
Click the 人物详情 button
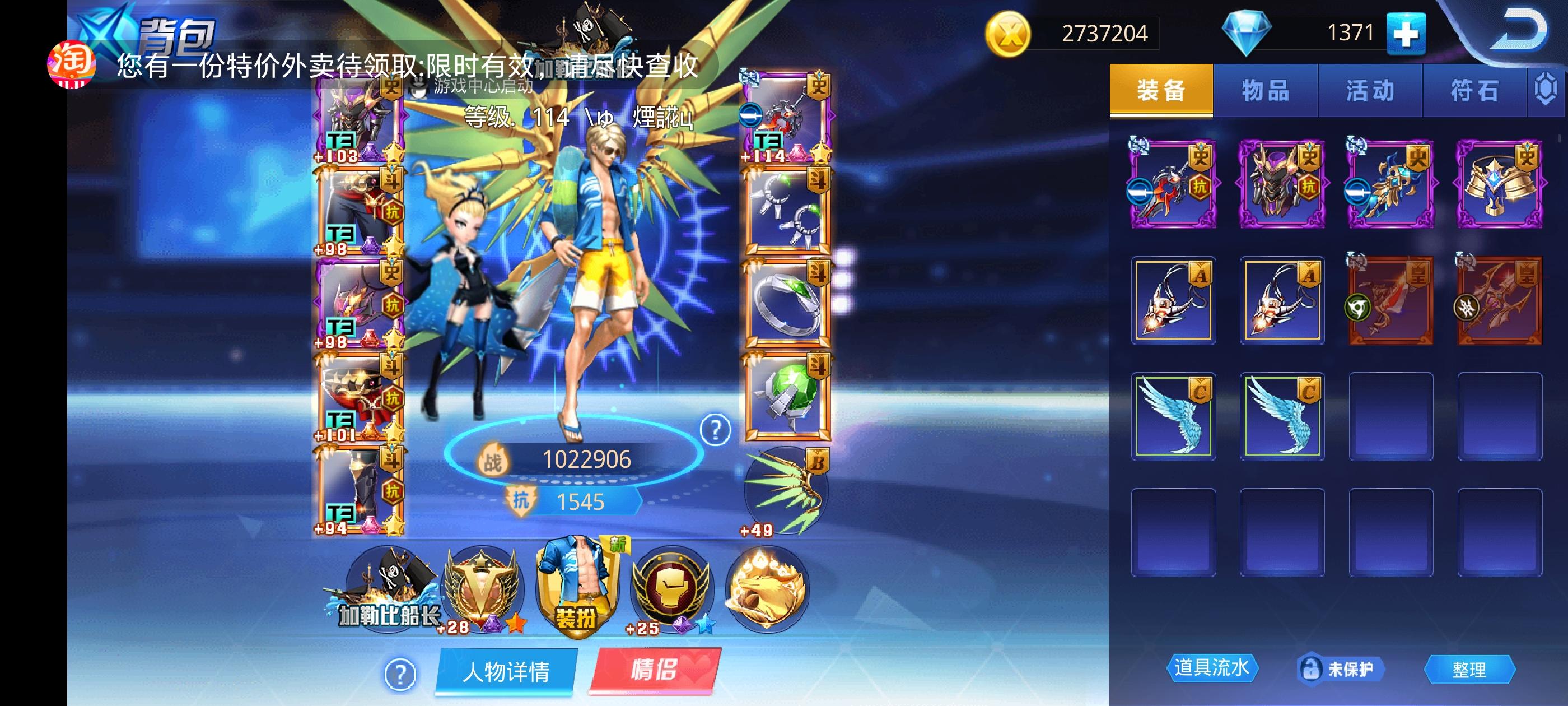pyautogui.click(x=507, y=671)
